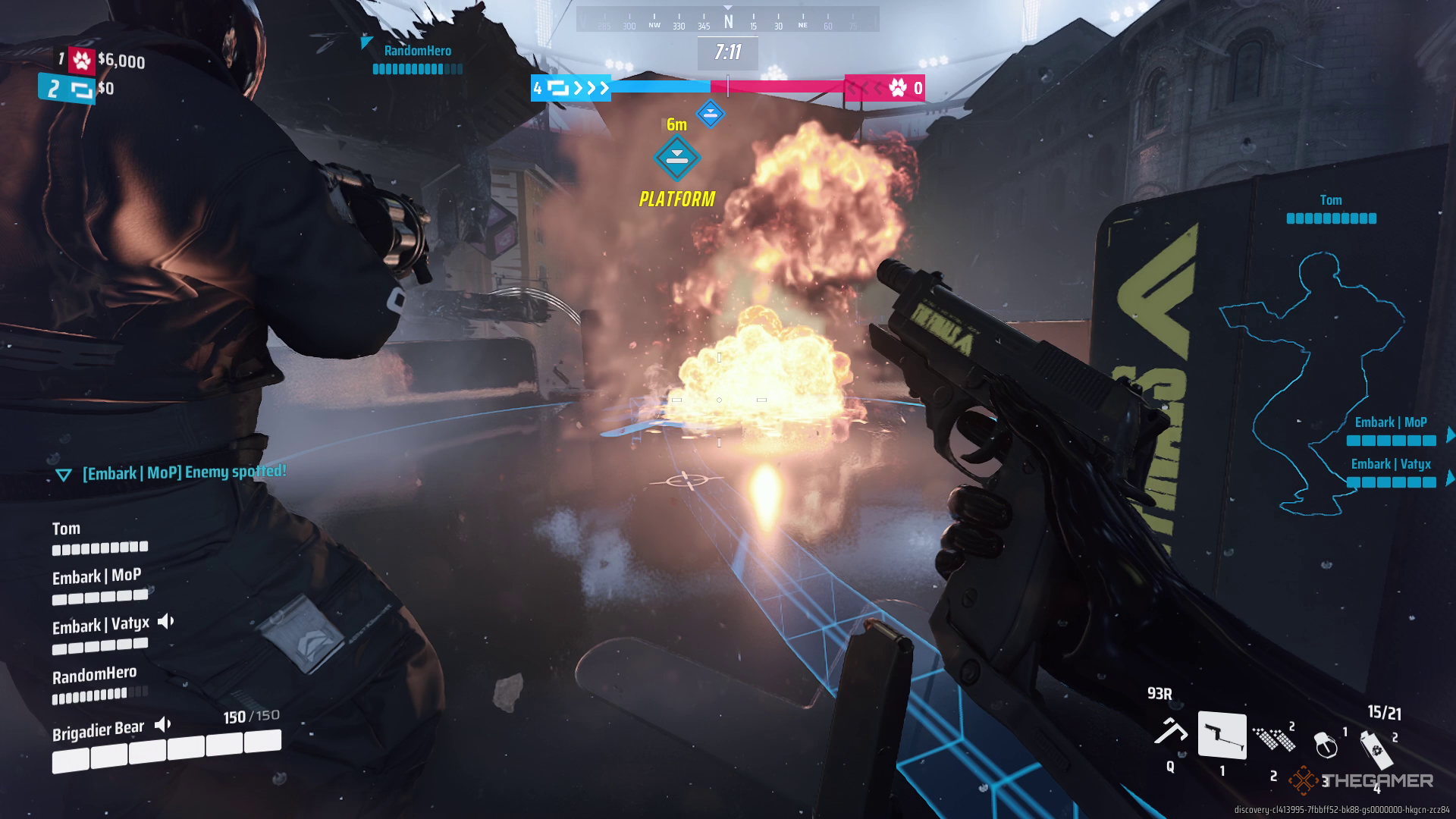Click the speaker icon beside Brigadier Bear
This screenshot has height=819, width=1456.
[x=163, y=725]
